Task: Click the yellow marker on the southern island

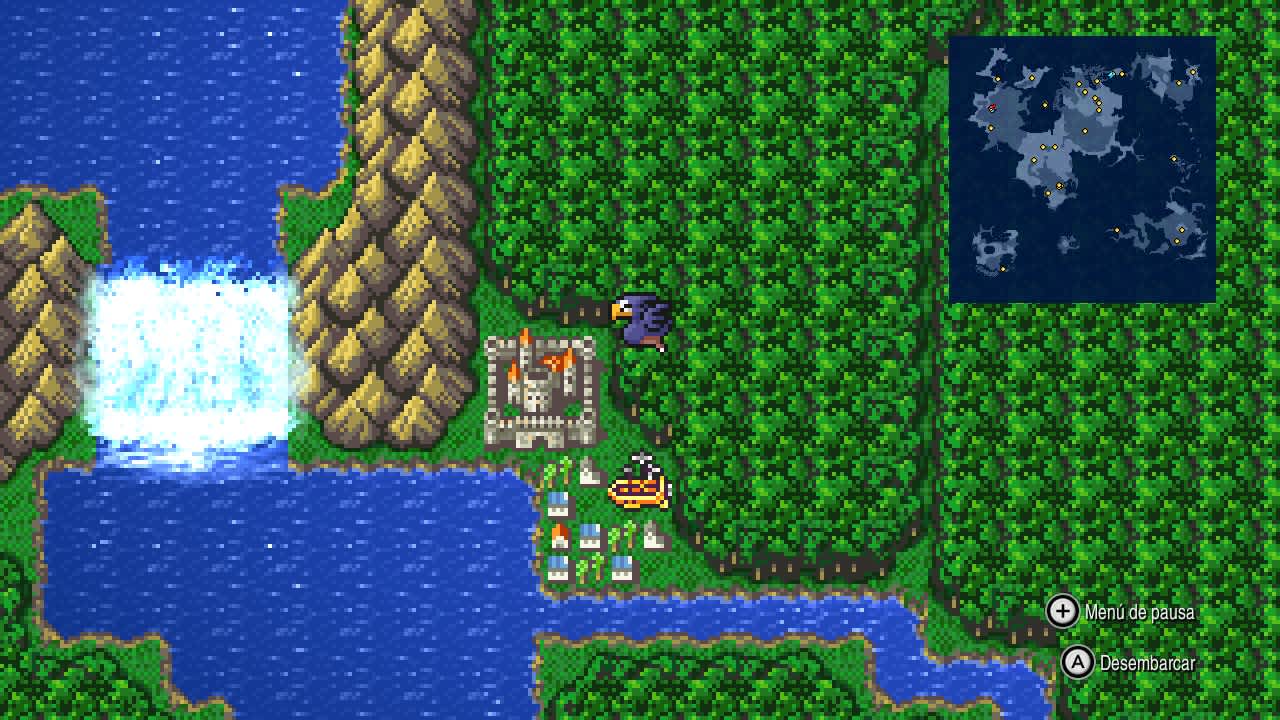Action: (1002, 268)
